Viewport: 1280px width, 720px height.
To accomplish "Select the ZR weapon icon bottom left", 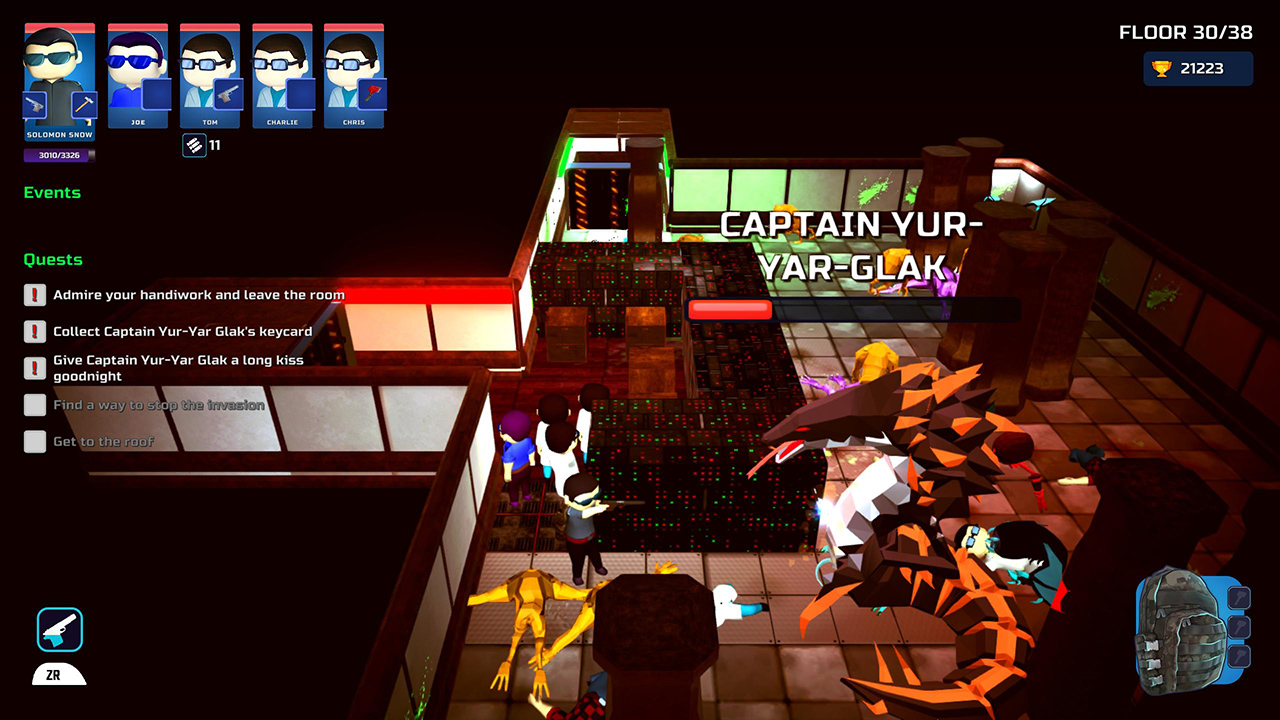I will (58, 630).
